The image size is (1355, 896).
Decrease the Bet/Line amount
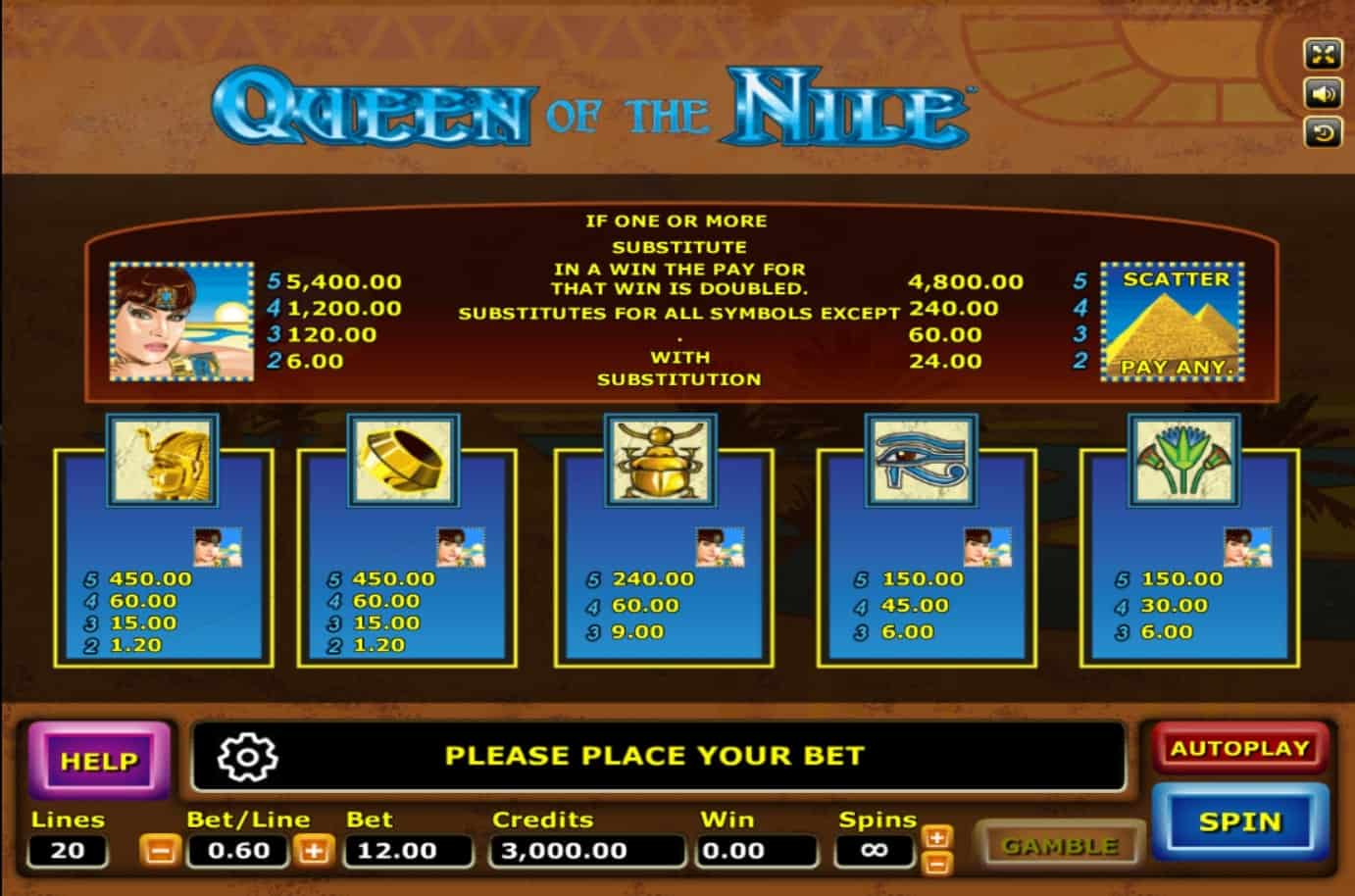click(158, 850)
